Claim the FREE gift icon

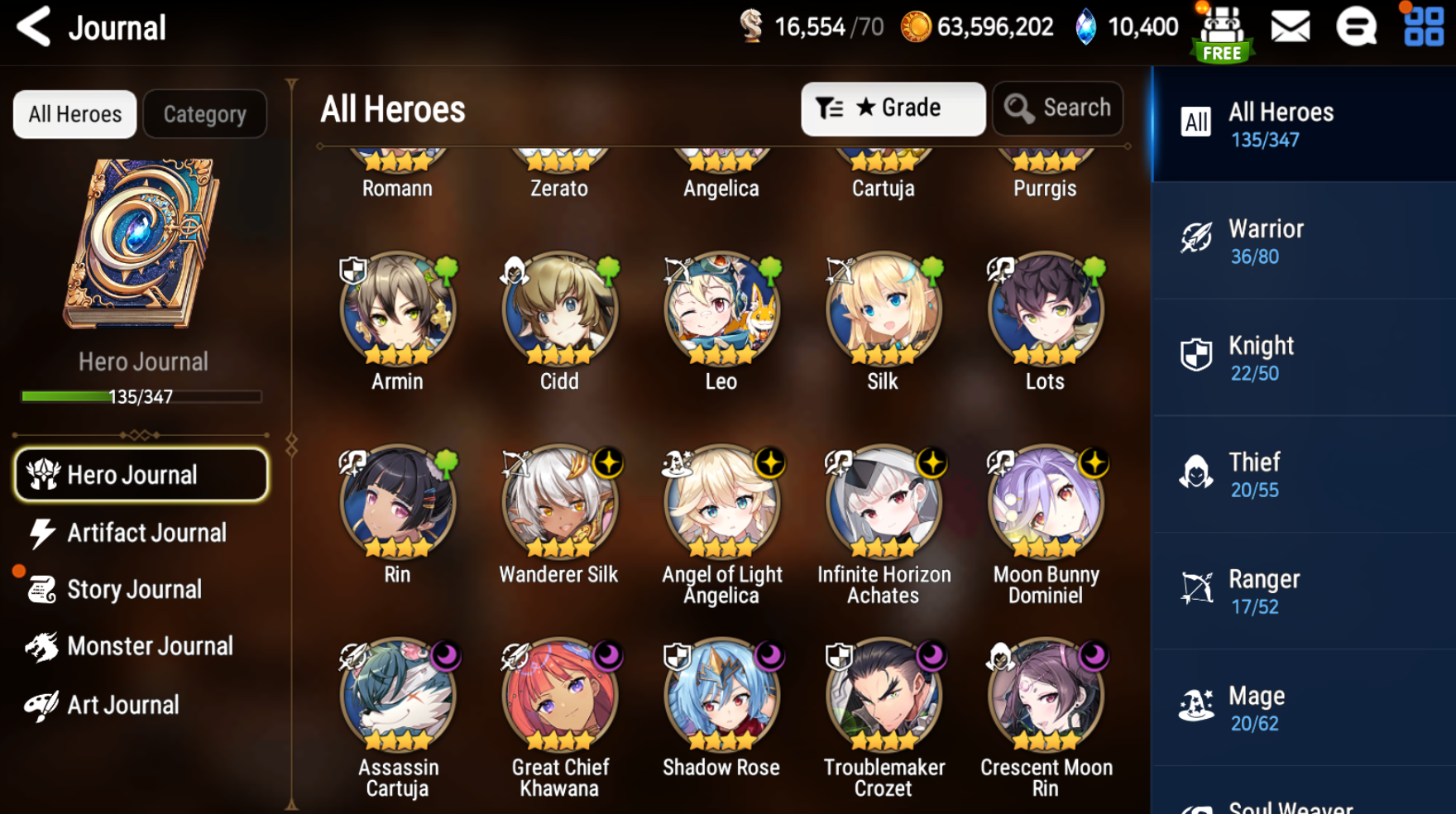[x=1223, y=33]
